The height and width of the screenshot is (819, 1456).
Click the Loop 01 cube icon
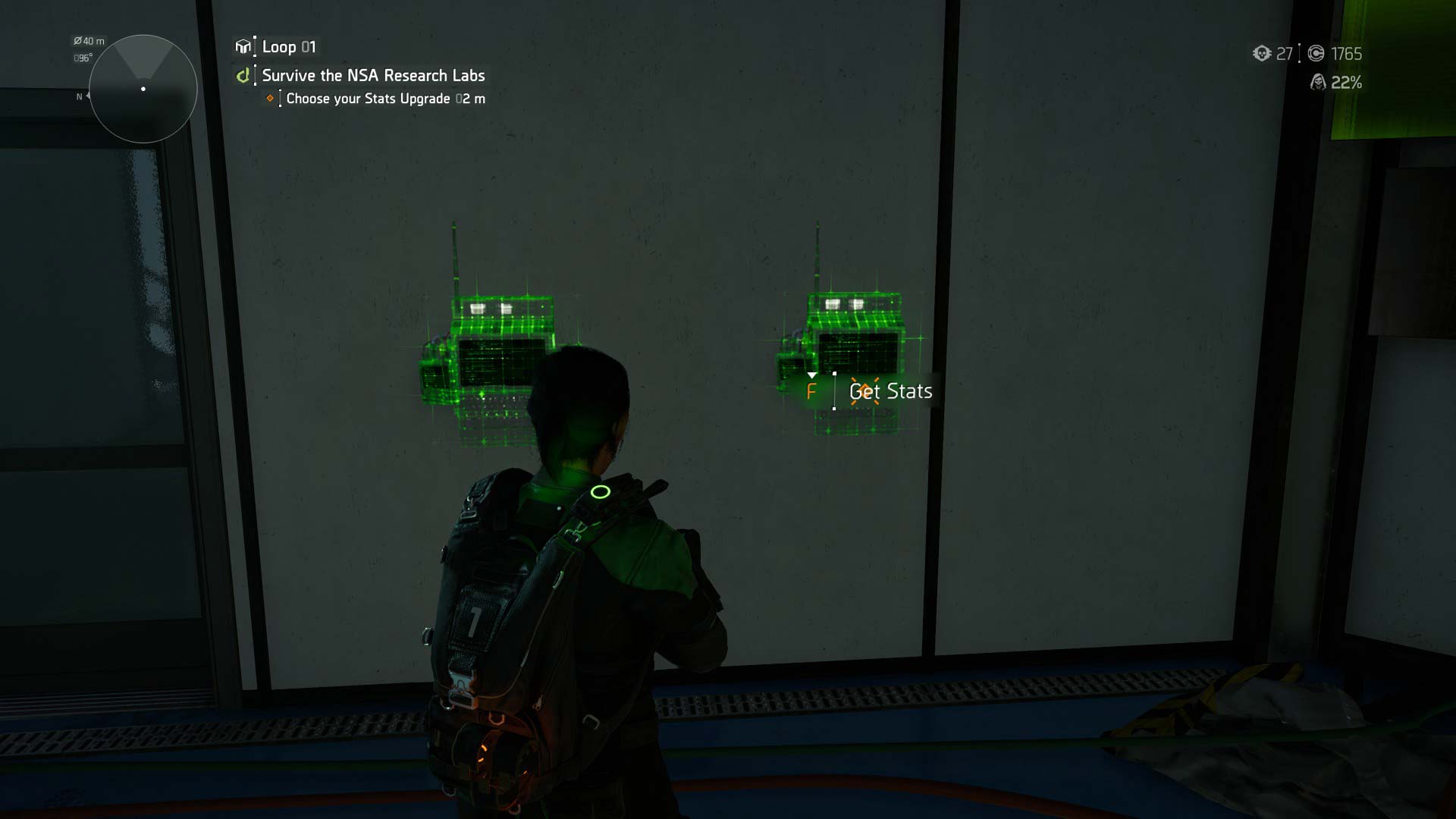(243, 47)
